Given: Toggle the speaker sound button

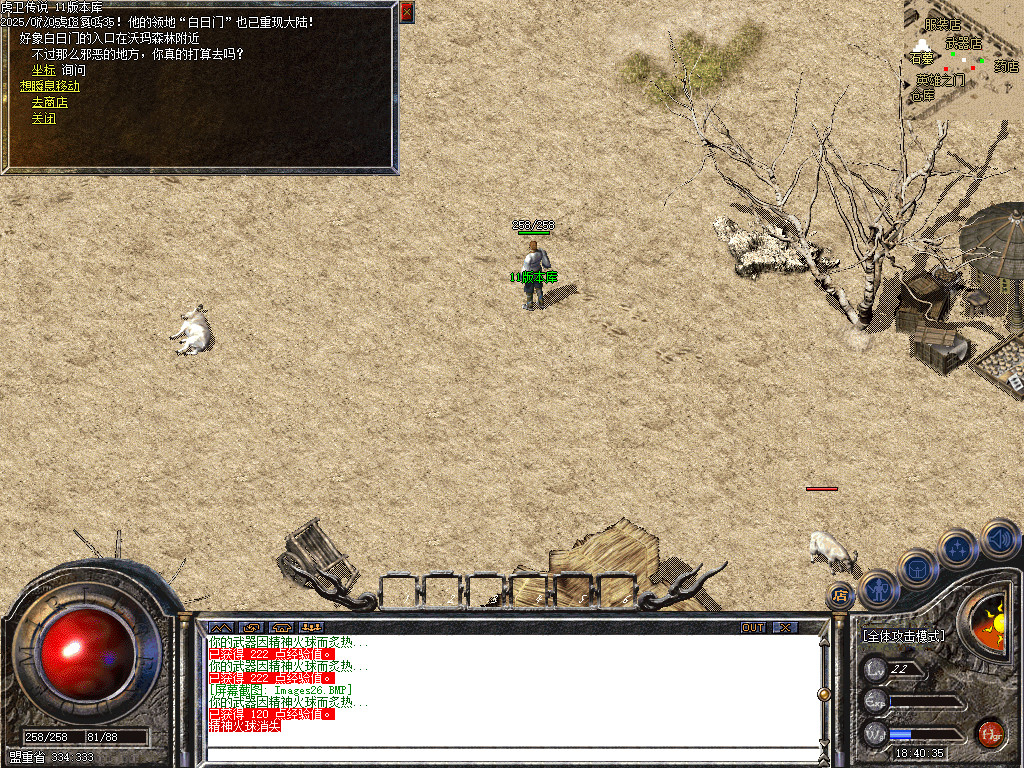Looking at the screenshot, I should click(999, 540).
